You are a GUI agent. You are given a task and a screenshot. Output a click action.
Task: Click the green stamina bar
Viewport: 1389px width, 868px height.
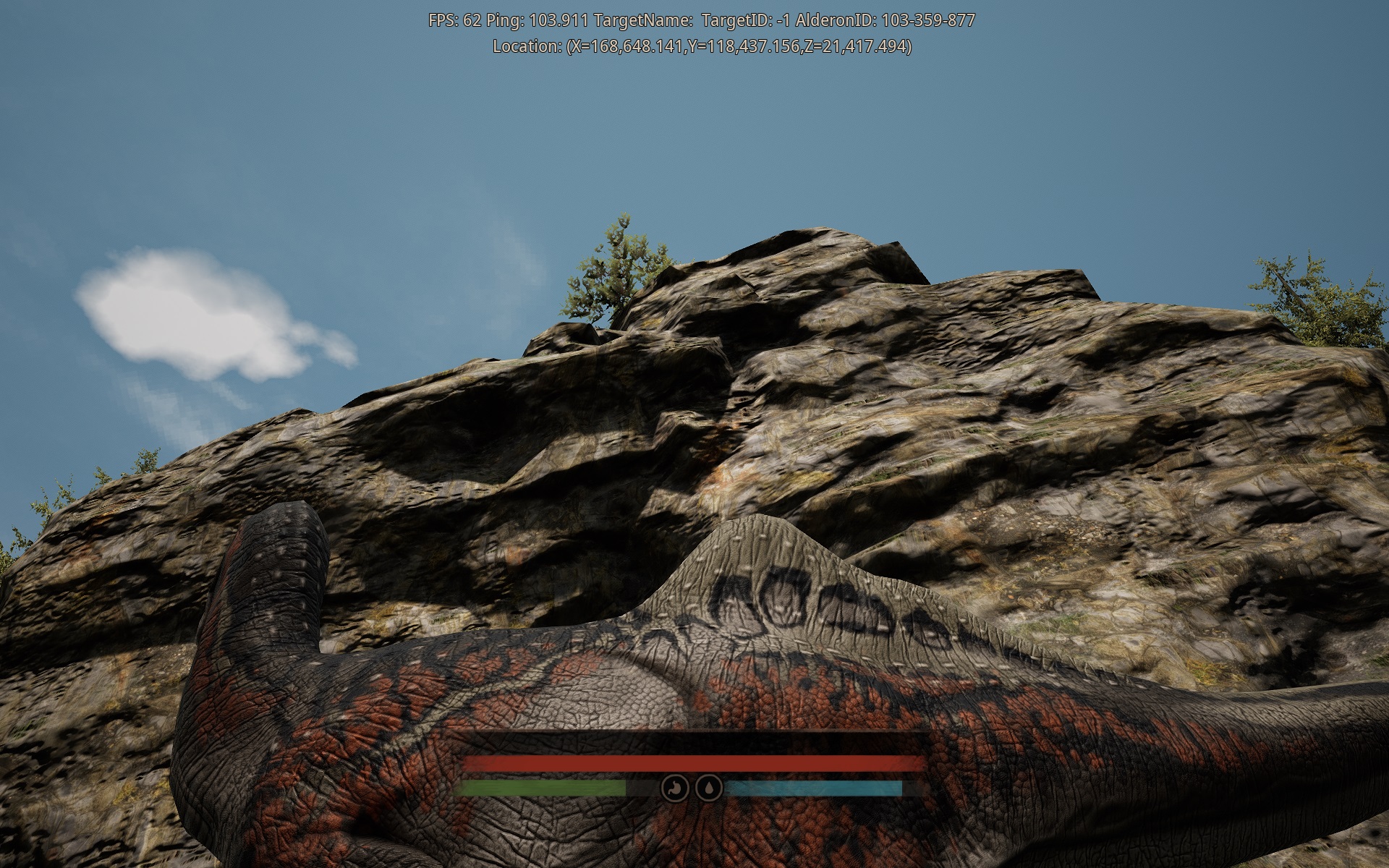tap(543, 788)
